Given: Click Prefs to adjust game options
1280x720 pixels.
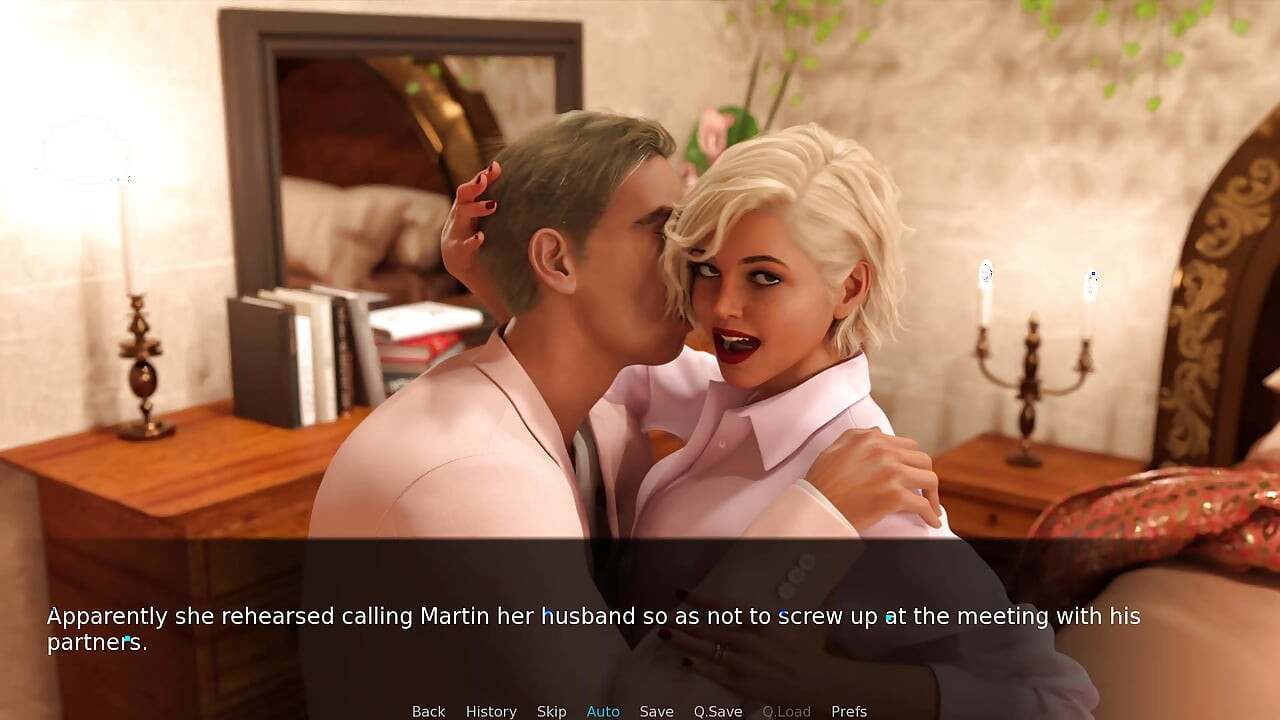Looking at the screenshot, I should click(849, 710).
